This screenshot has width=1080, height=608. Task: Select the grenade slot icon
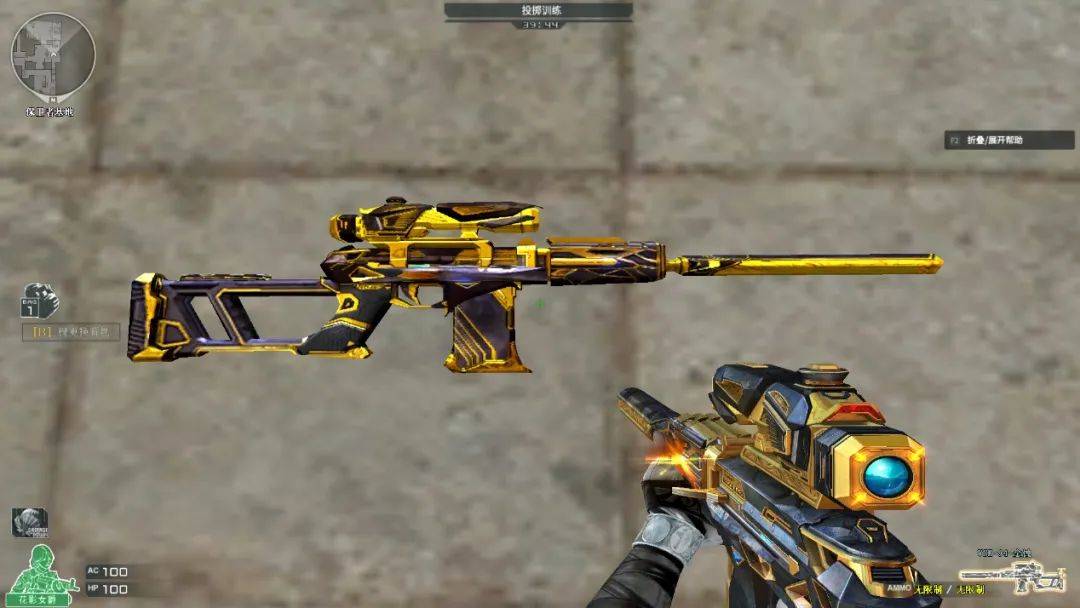tap(40, 301)
